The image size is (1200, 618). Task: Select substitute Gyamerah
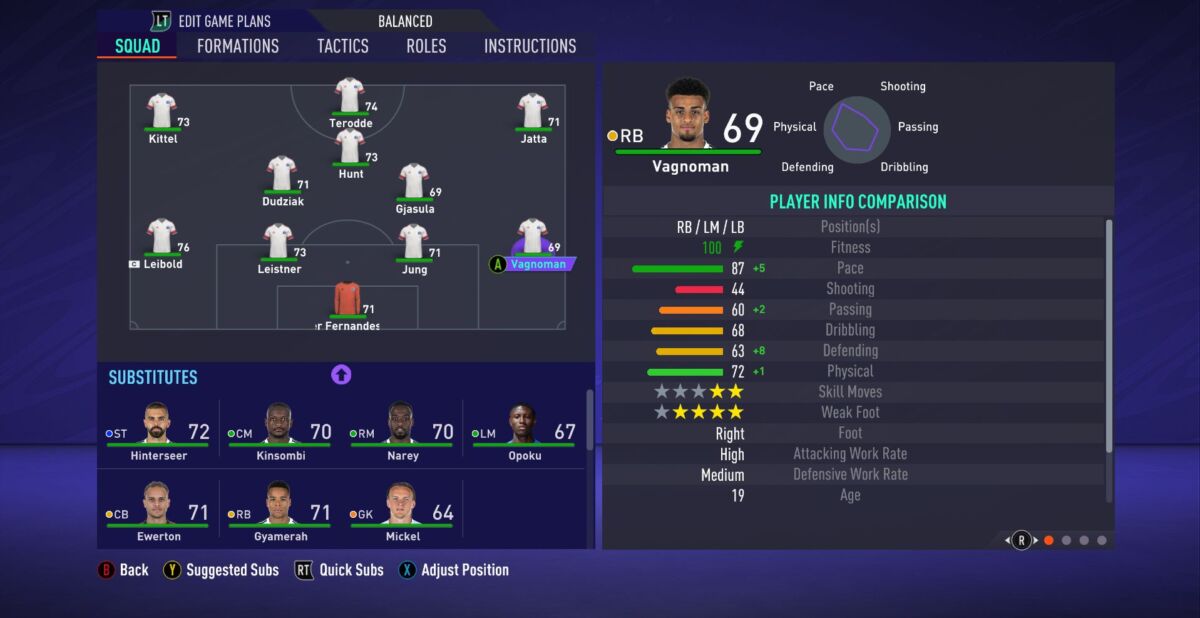coord(281,511)
